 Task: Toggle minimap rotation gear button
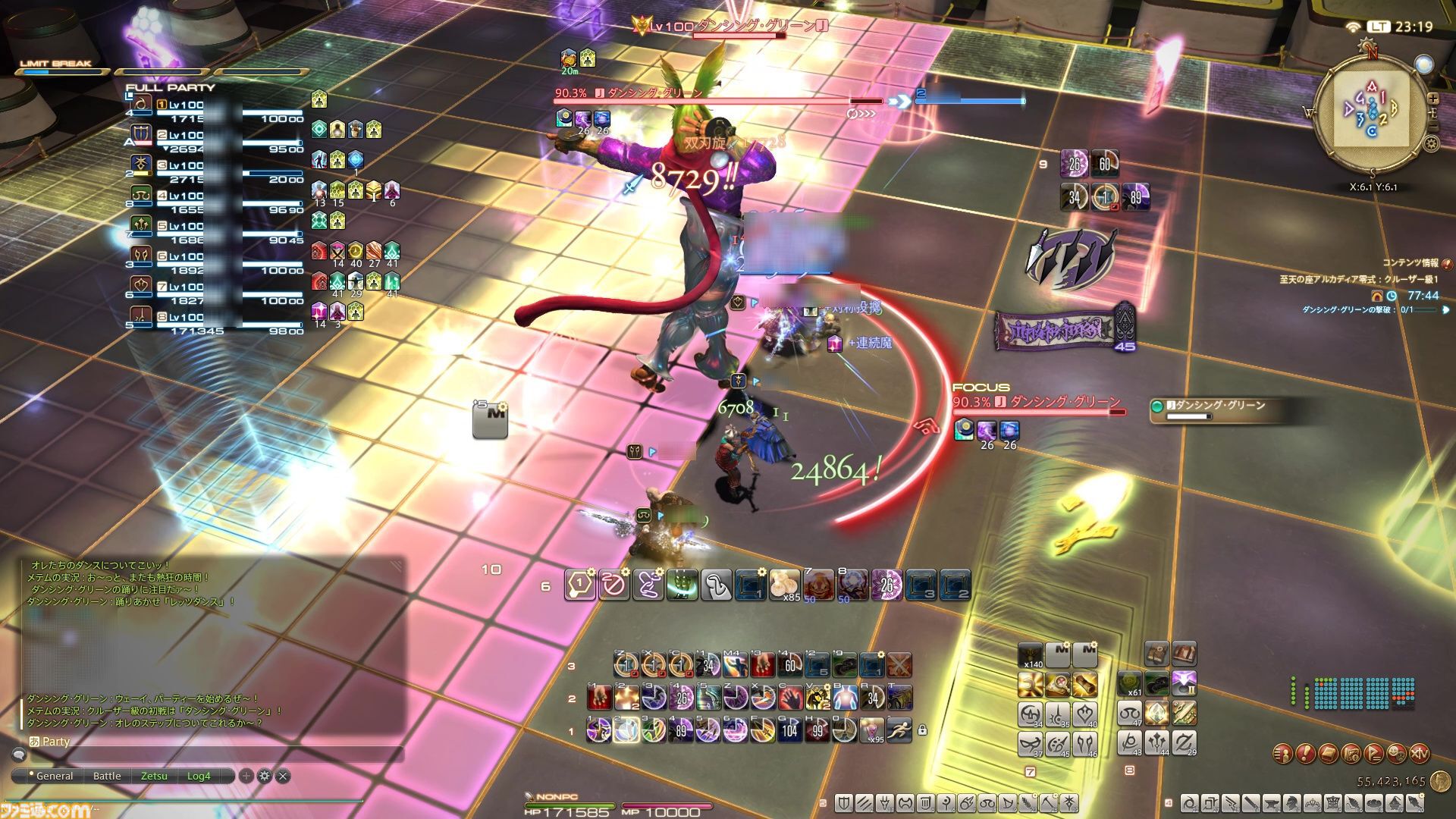[1431, 142]
